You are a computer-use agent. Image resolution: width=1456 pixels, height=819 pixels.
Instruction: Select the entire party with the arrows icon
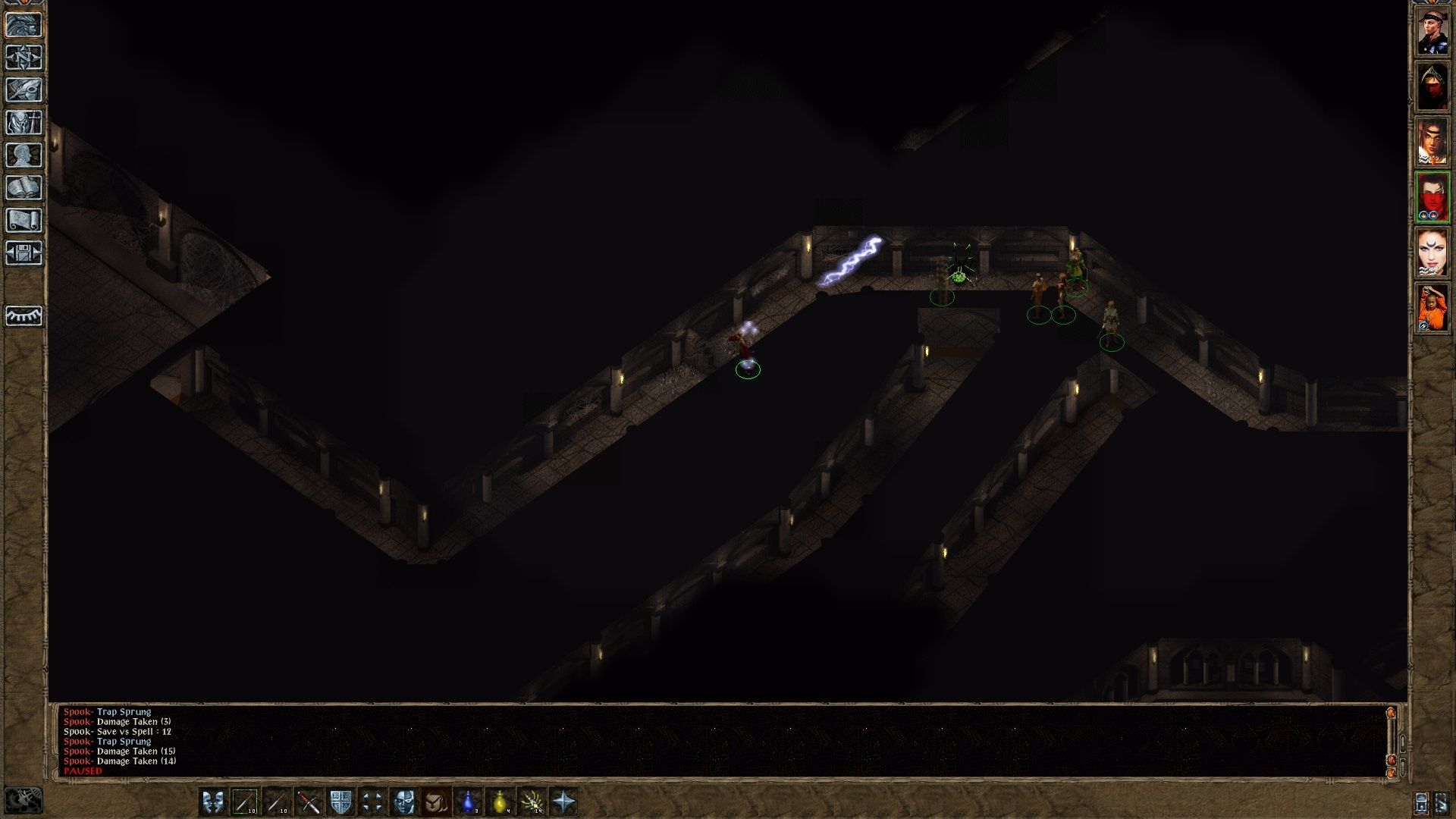pos(372,799)
